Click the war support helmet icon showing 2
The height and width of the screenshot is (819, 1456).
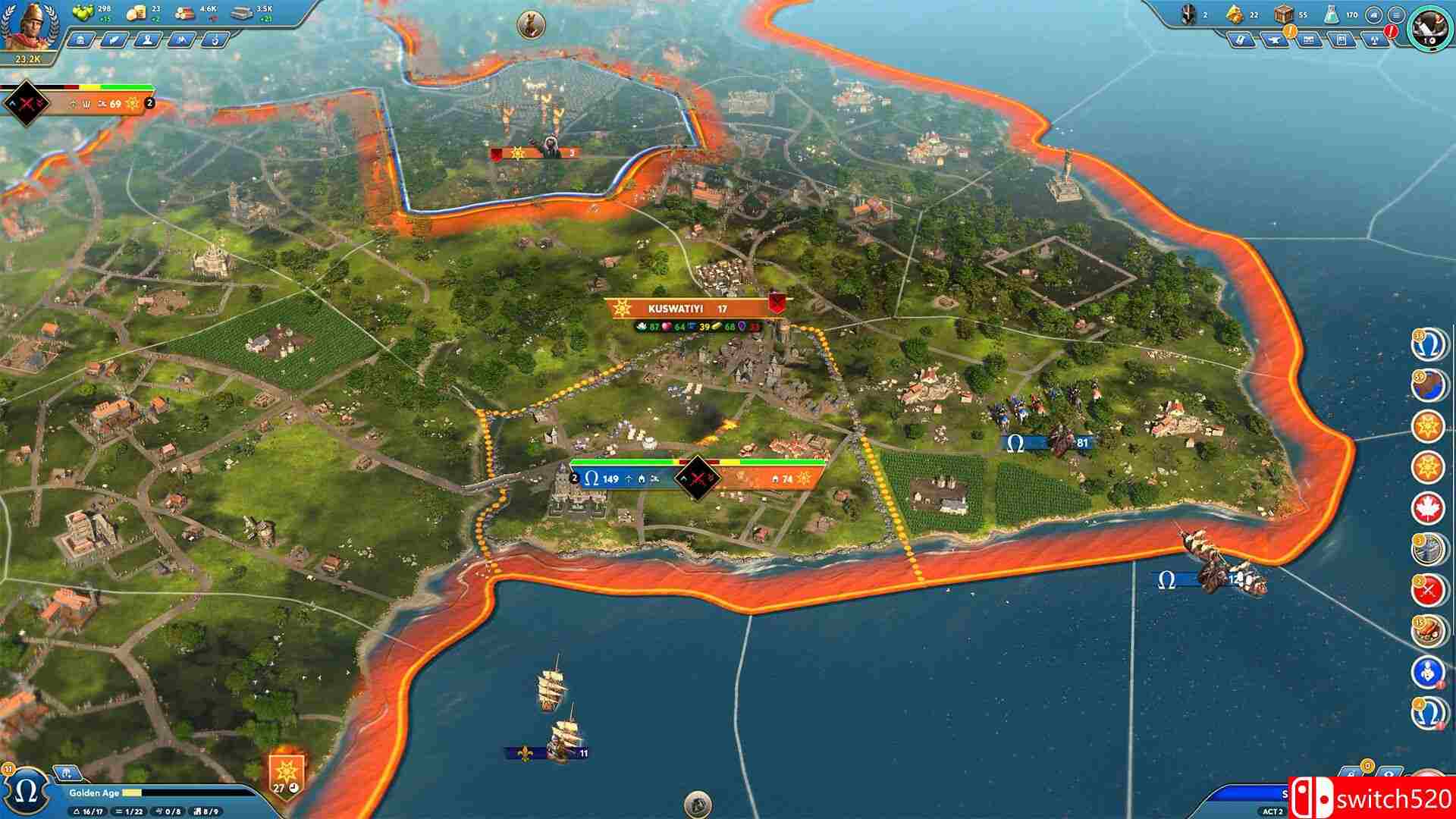1187,14
